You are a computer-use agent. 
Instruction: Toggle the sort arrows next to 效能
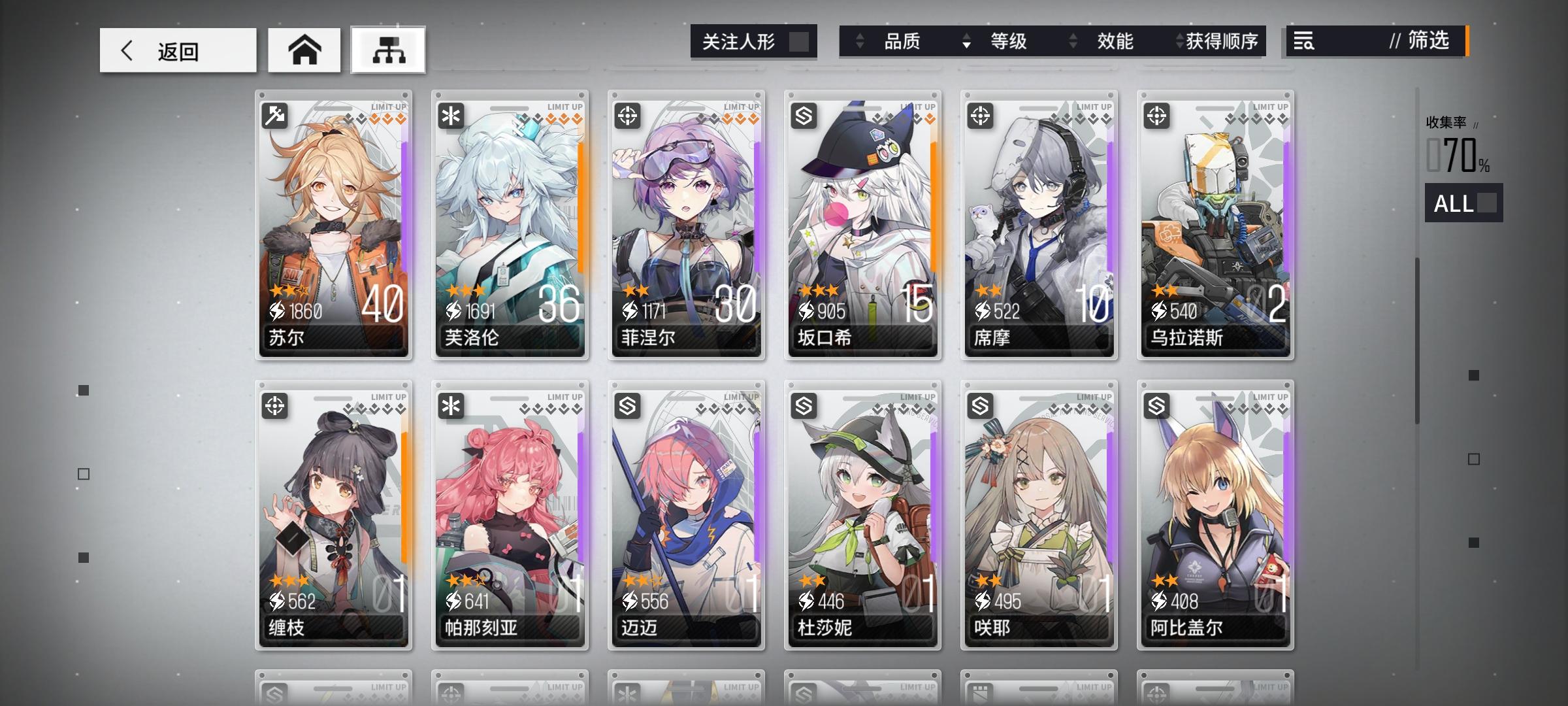1071,41
